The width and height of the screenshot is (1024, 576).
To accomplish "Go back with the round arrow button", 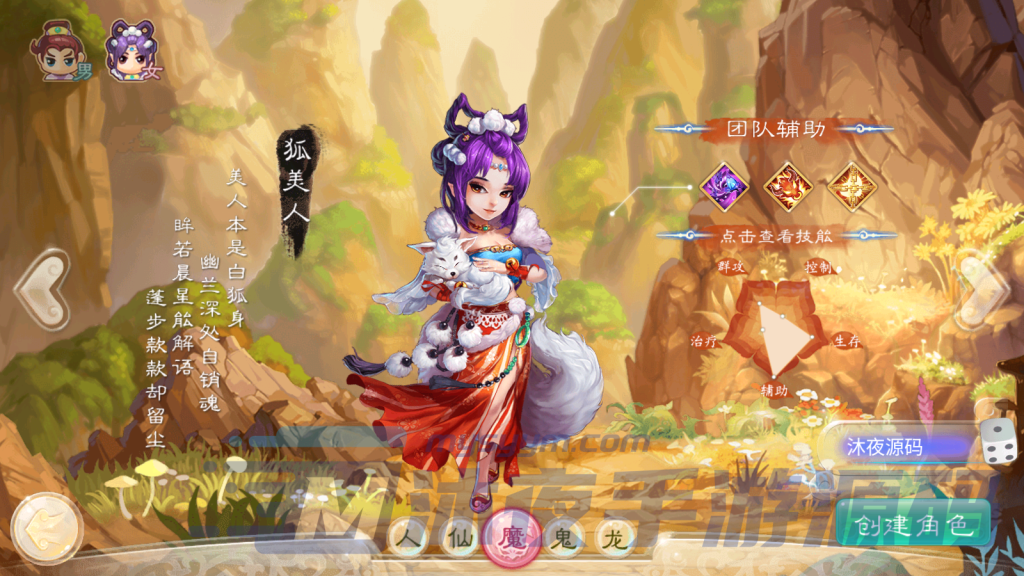I will pos(44,526).
